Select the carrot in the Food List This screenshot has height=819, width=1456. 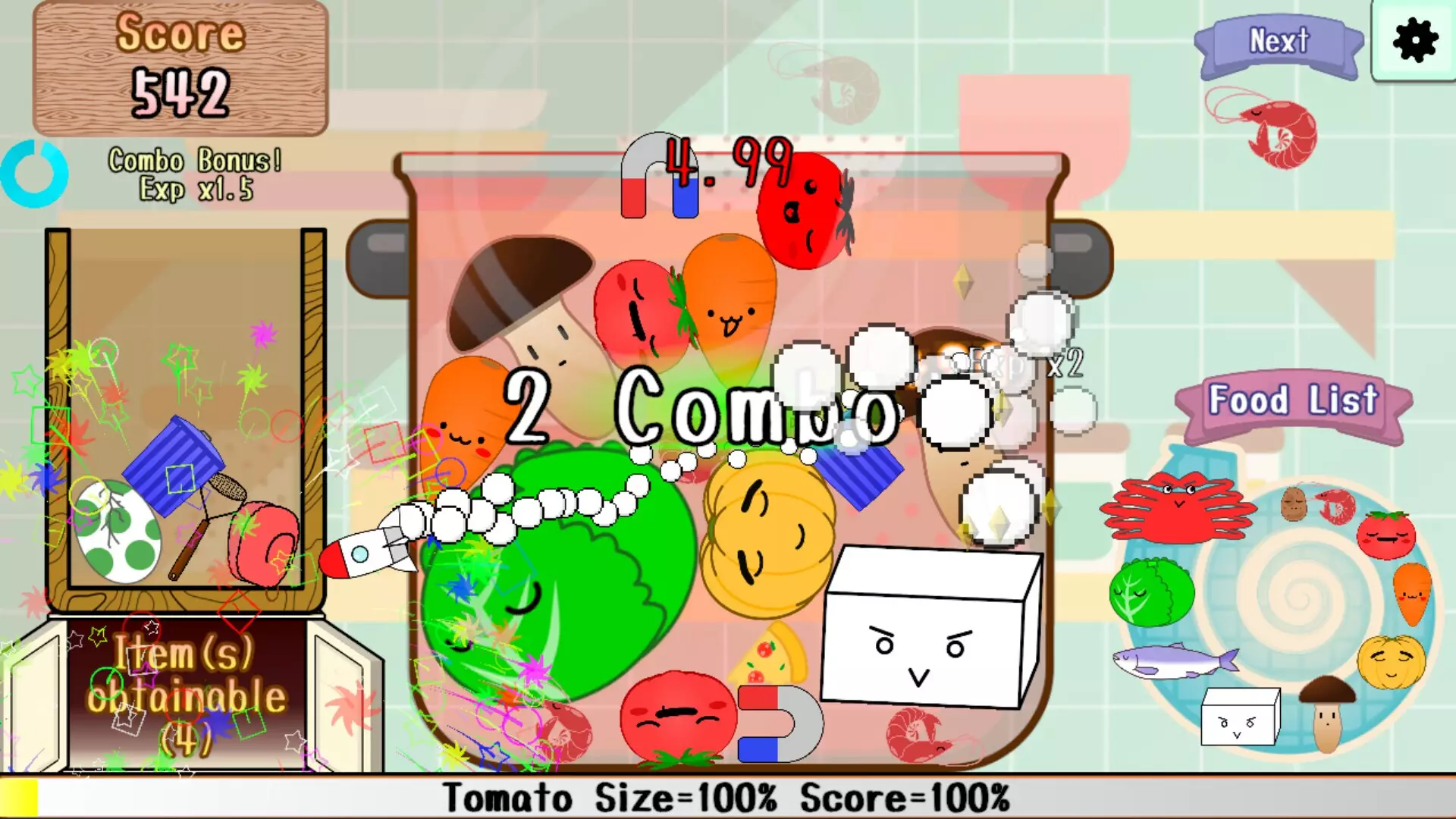[x=1414, y=594]
